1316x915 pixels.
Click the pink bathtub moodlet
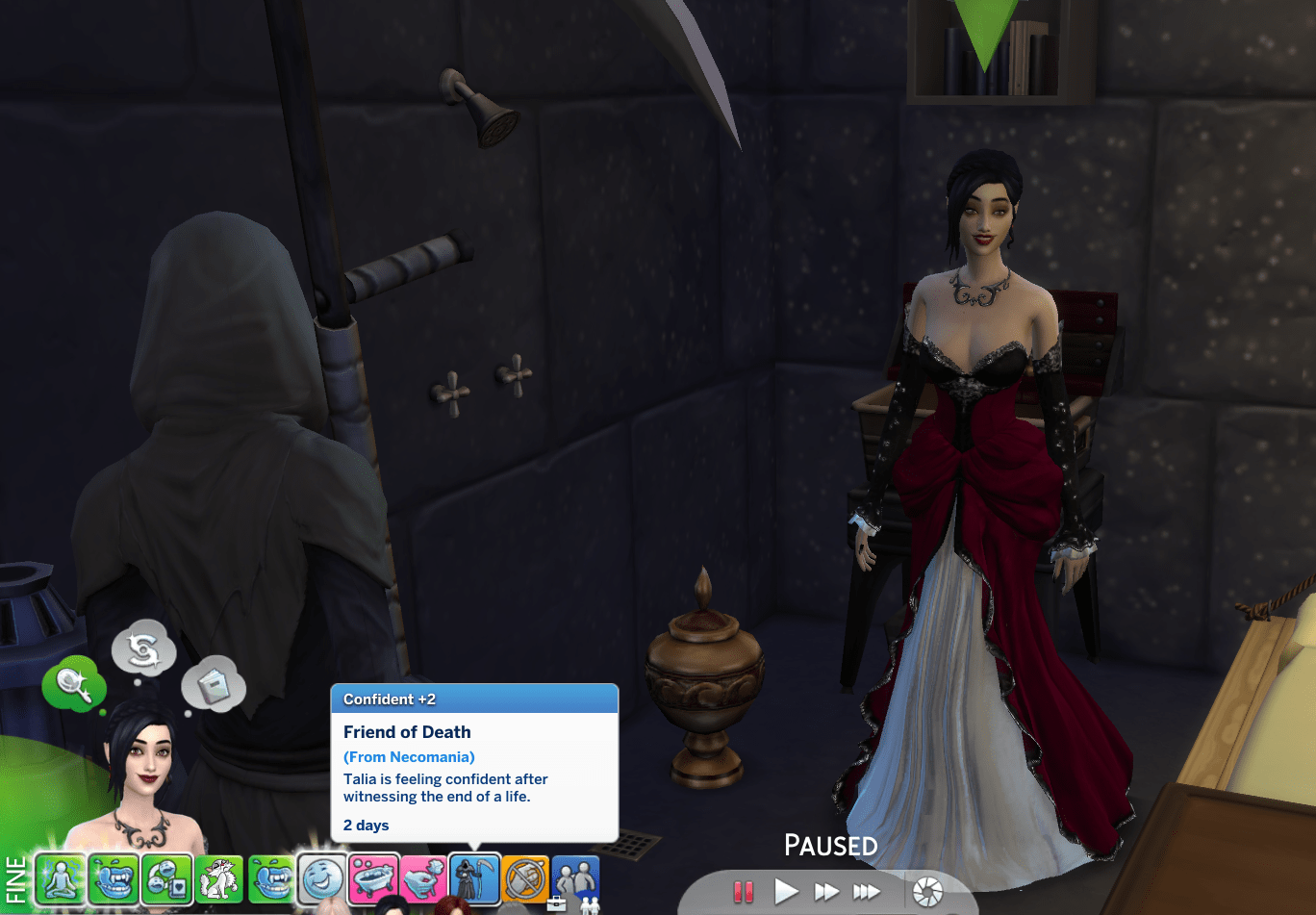(372, 879)
